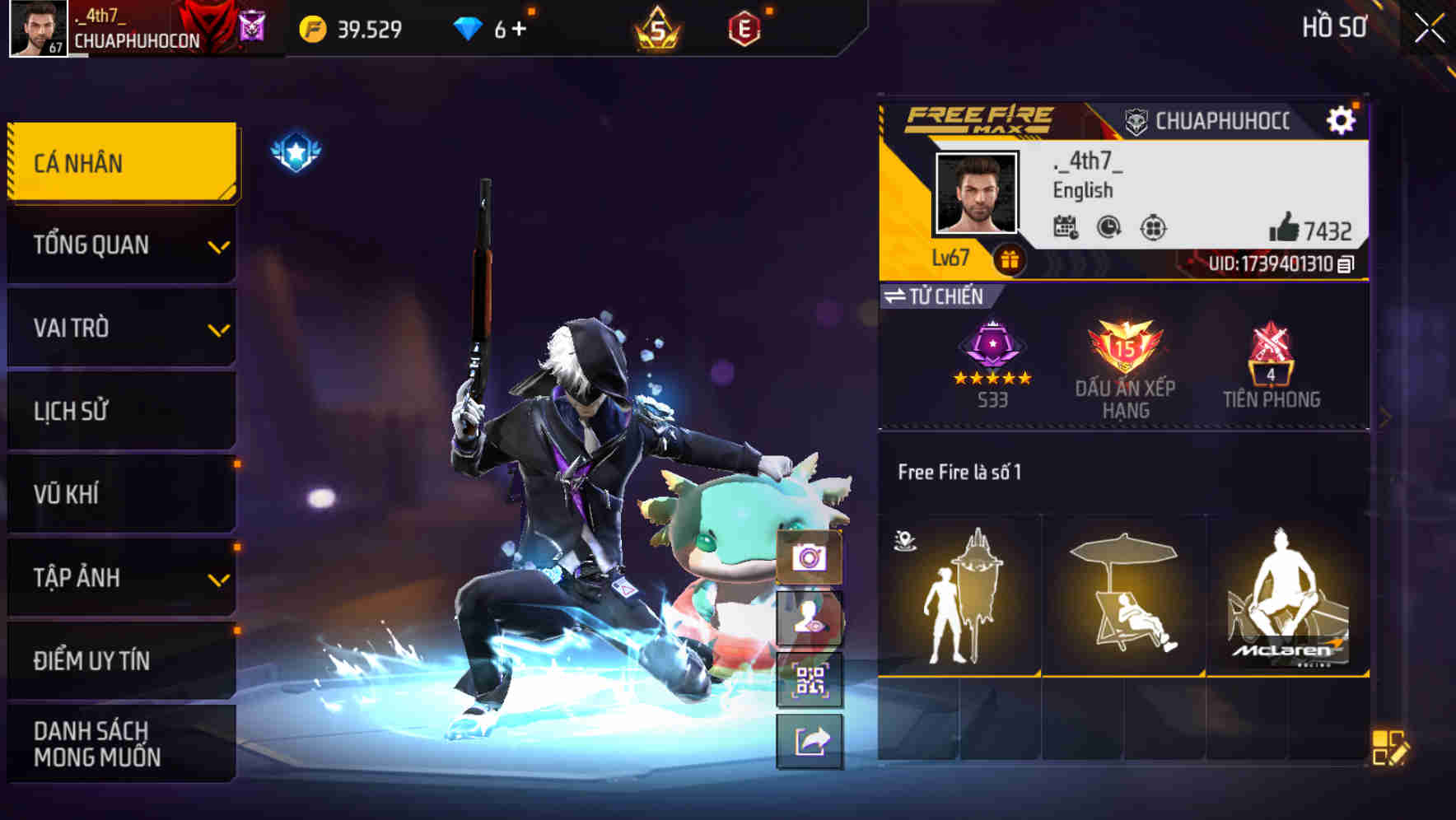Switch to the LỊCH SỬ tab
This screenshot has width=1456, height=820.
pyautogui.click(x=120, y=411)
